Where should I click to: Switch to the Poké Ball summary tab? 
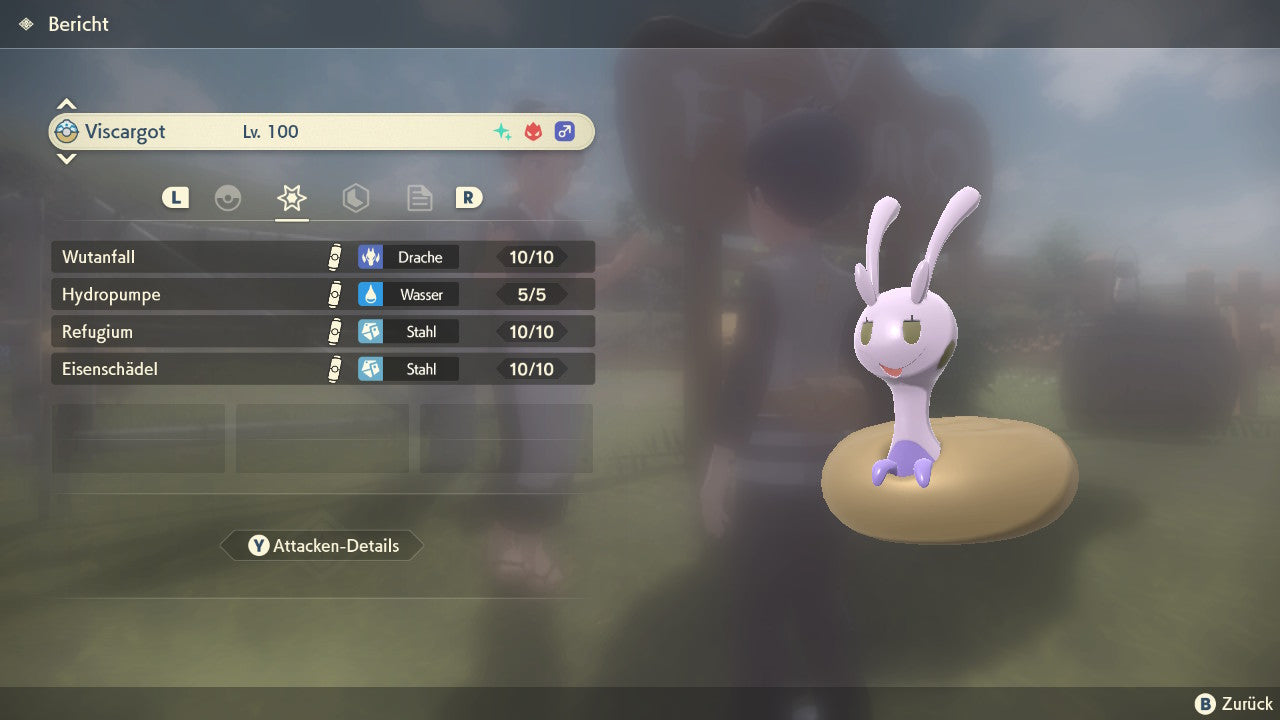coord(228,198)
